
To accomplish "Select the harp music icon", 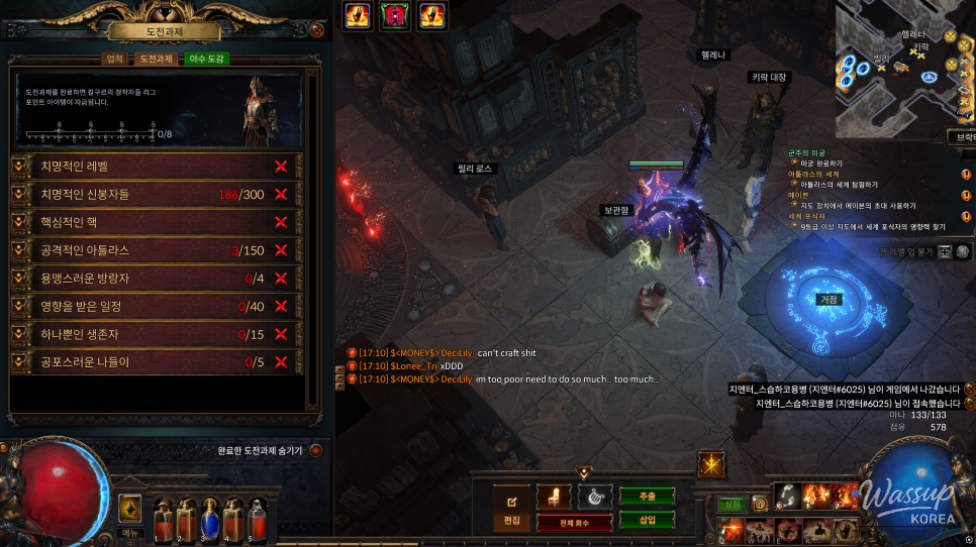I will pyautogui.click(x=594, y=497).
